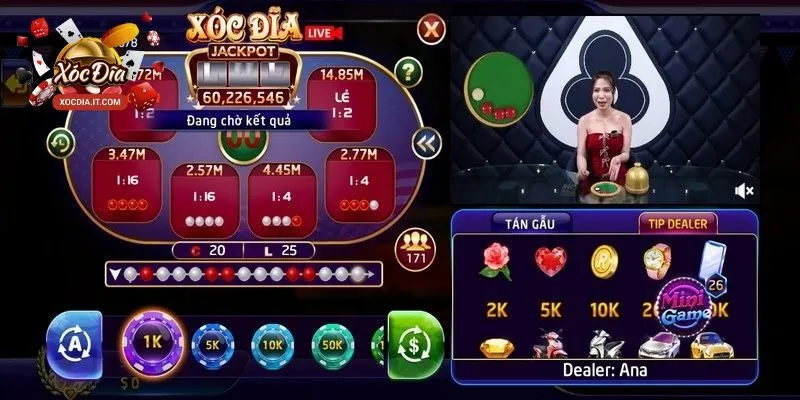Viewport: 800px width, 400px height.
Task: Bet on the 2.77M 1:4 tile
Action: click(x=357, y=182)
